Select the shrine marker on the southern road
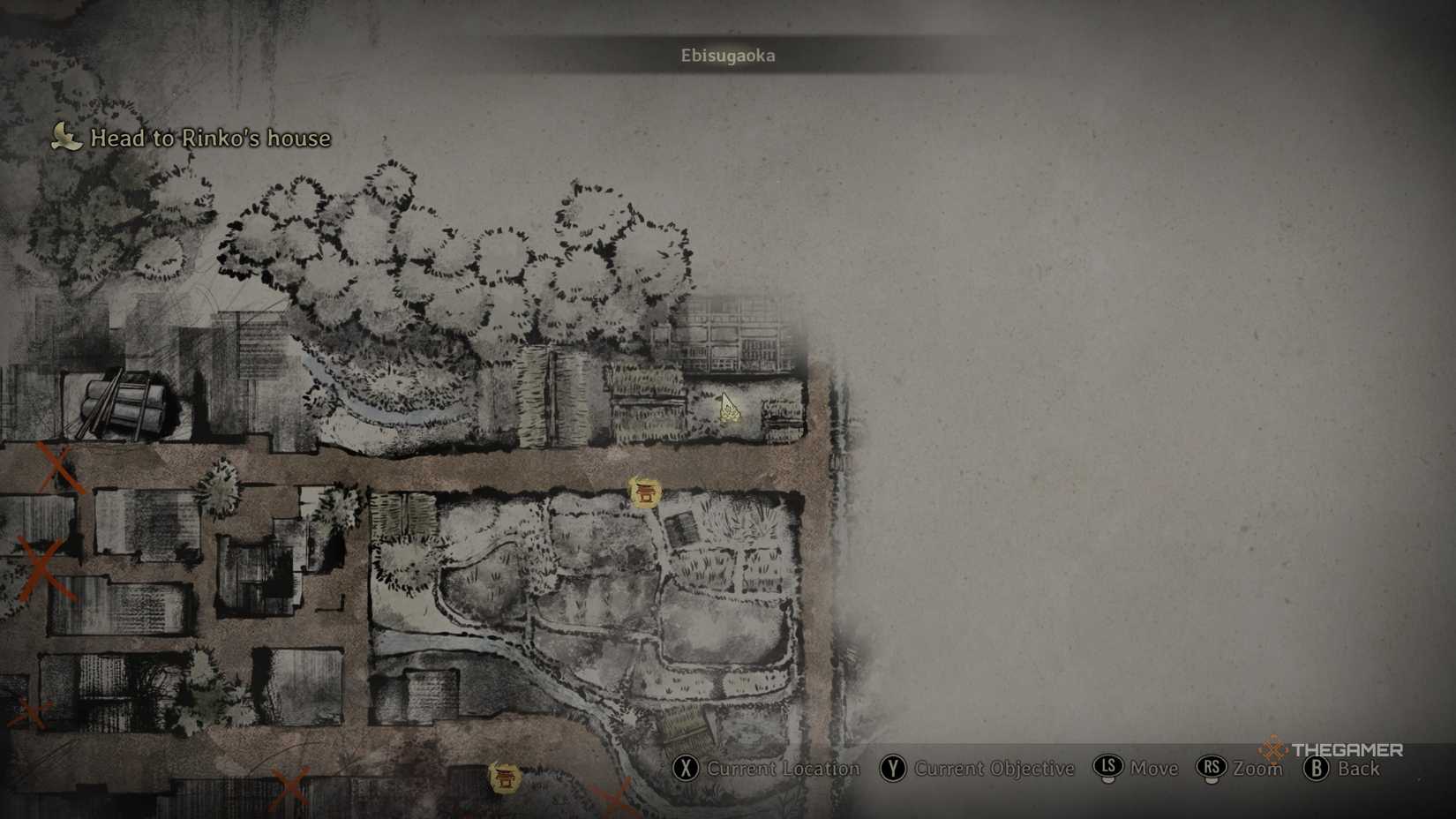Image resolution: width=1456 pixels, height=819 pixels. [505, 778]
